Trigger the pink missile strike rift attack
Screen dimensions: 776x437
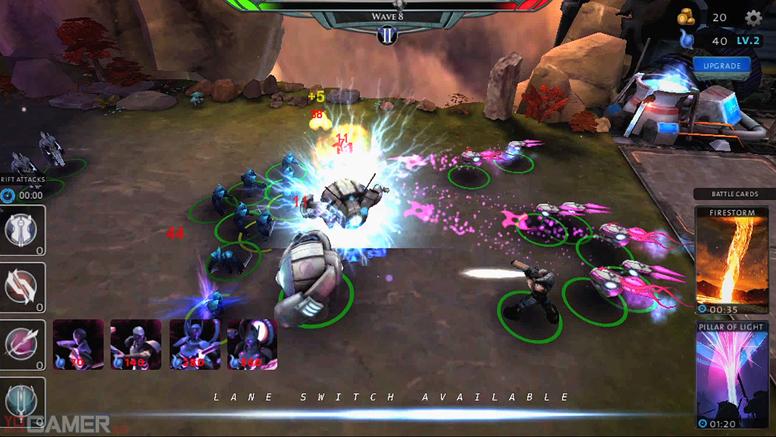[22, 344]
